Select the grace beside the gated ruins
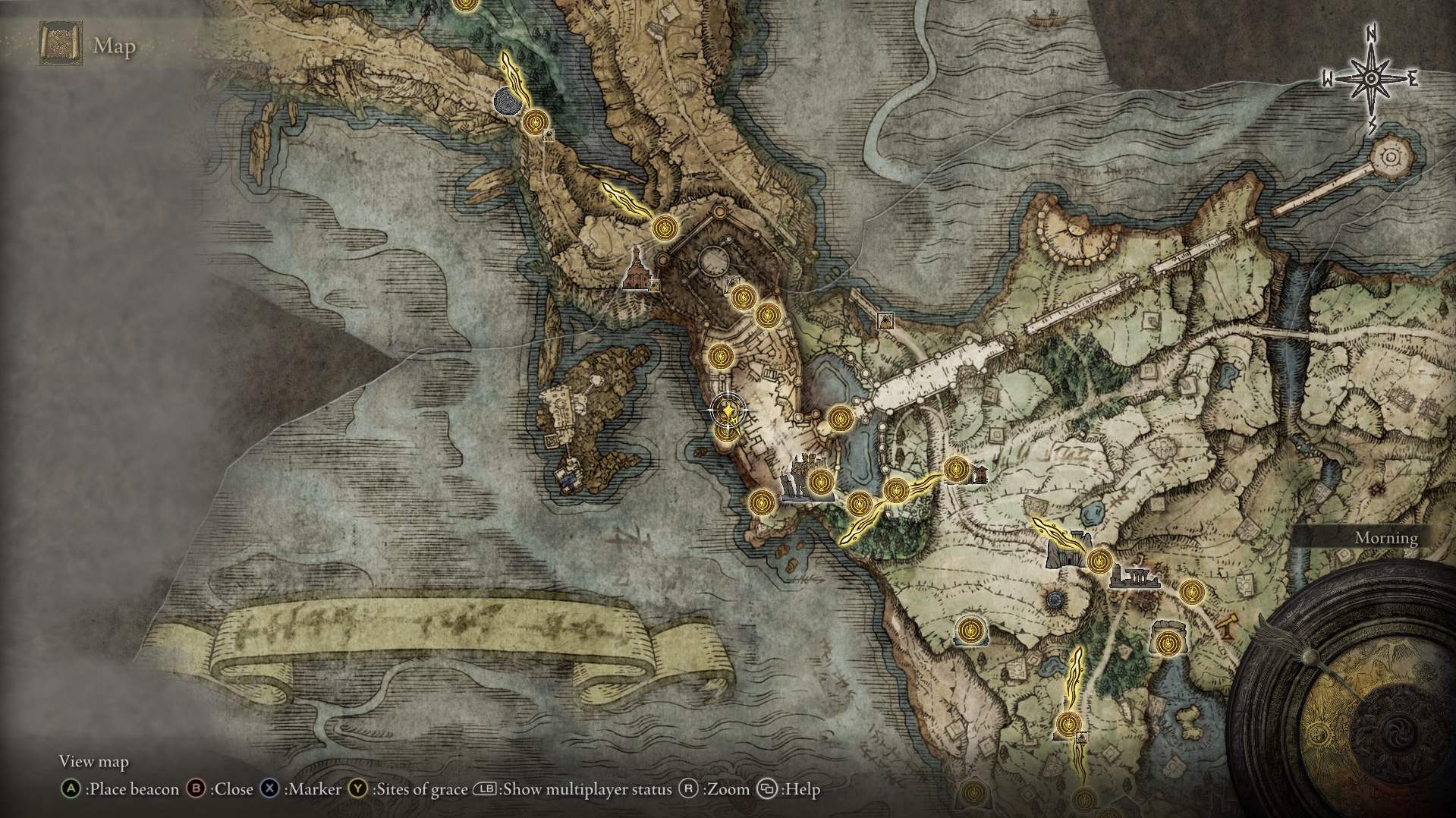 1098,562
